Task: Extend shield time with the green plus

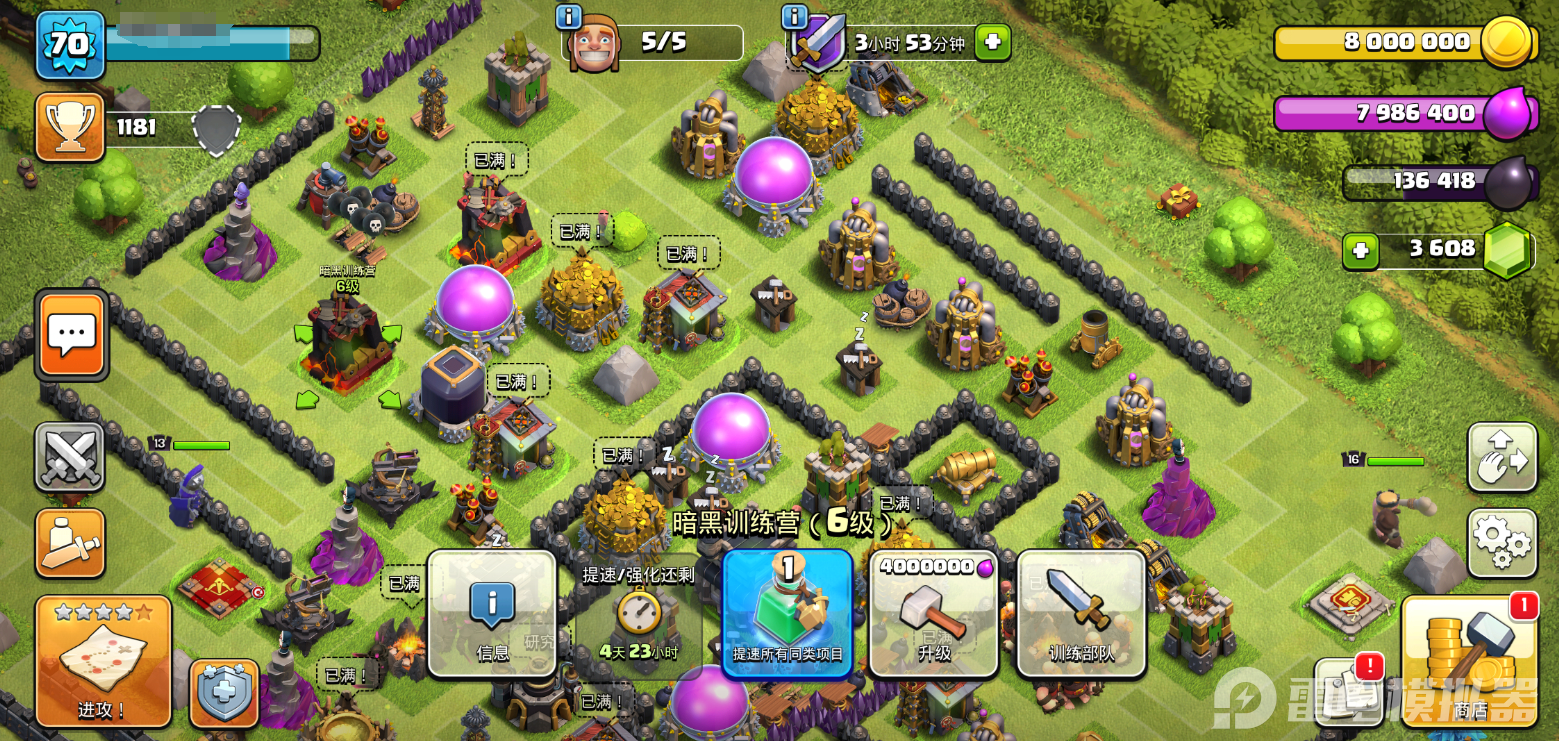Action: [x=992, y=42]
